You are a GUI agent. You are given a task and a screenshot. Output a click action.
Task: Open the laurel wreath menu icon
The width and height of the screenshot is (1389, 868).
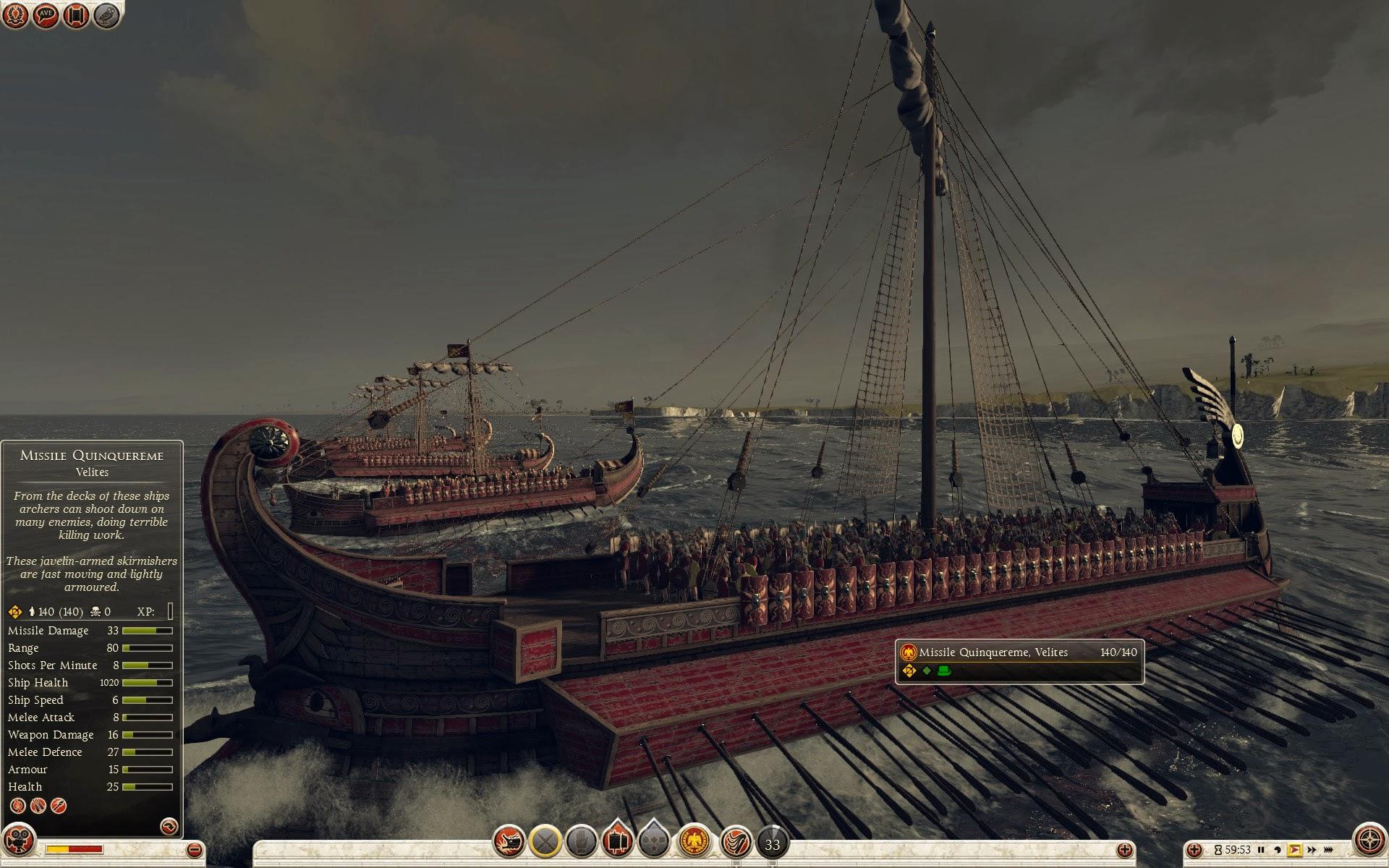16,14
